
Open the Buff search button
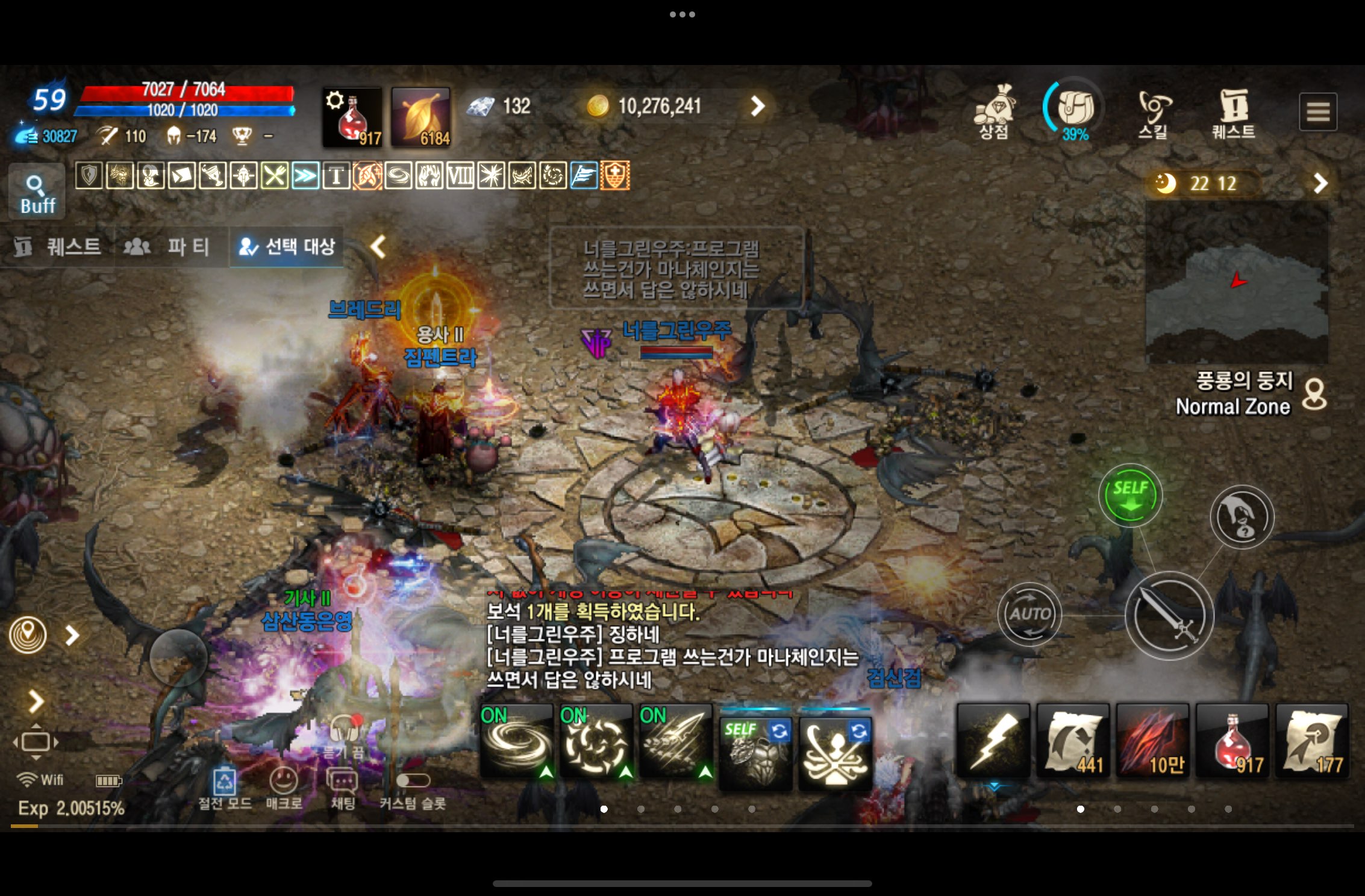coord(37,193)
